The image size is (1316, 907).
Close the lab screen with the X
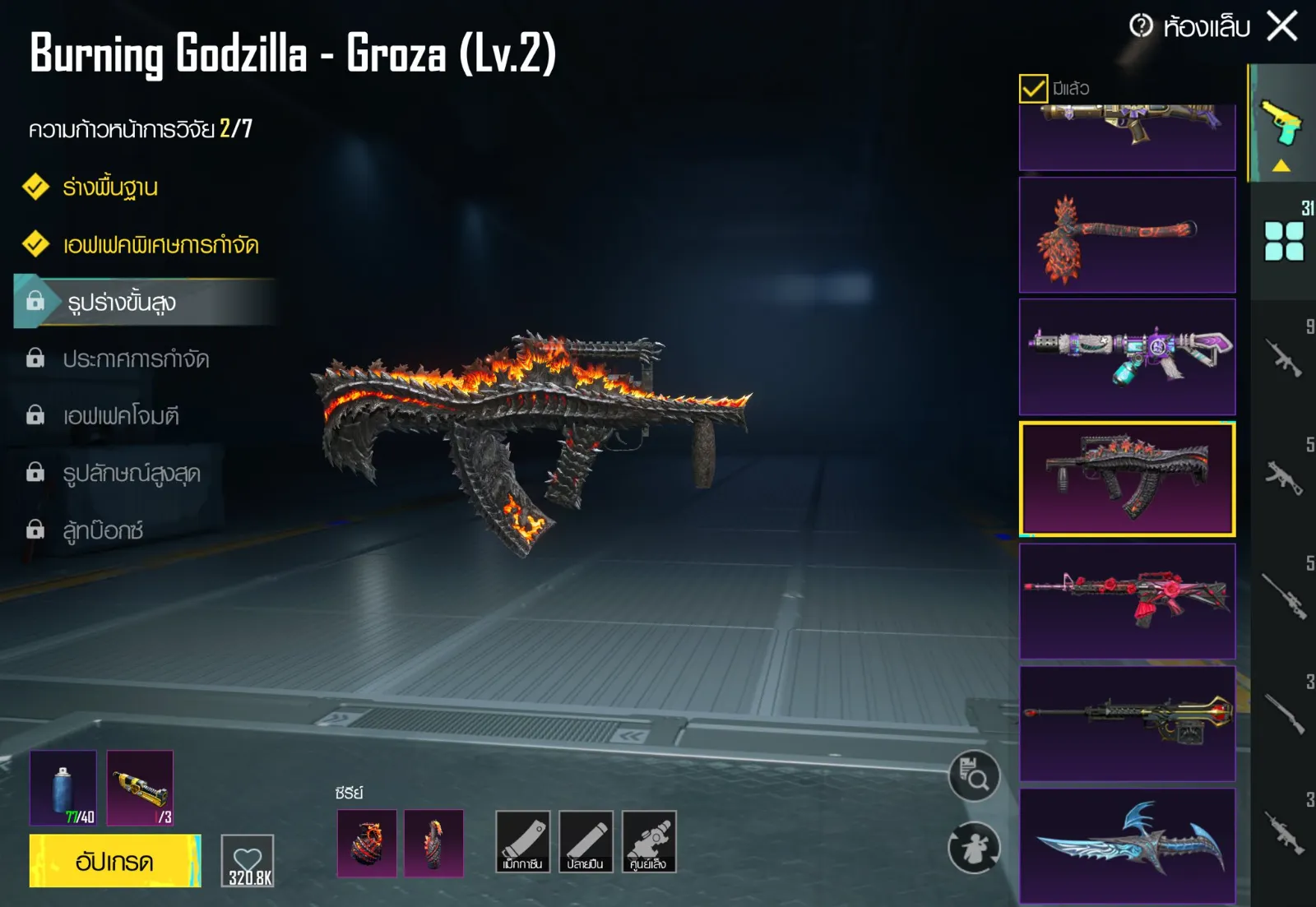coord(1281,26)
